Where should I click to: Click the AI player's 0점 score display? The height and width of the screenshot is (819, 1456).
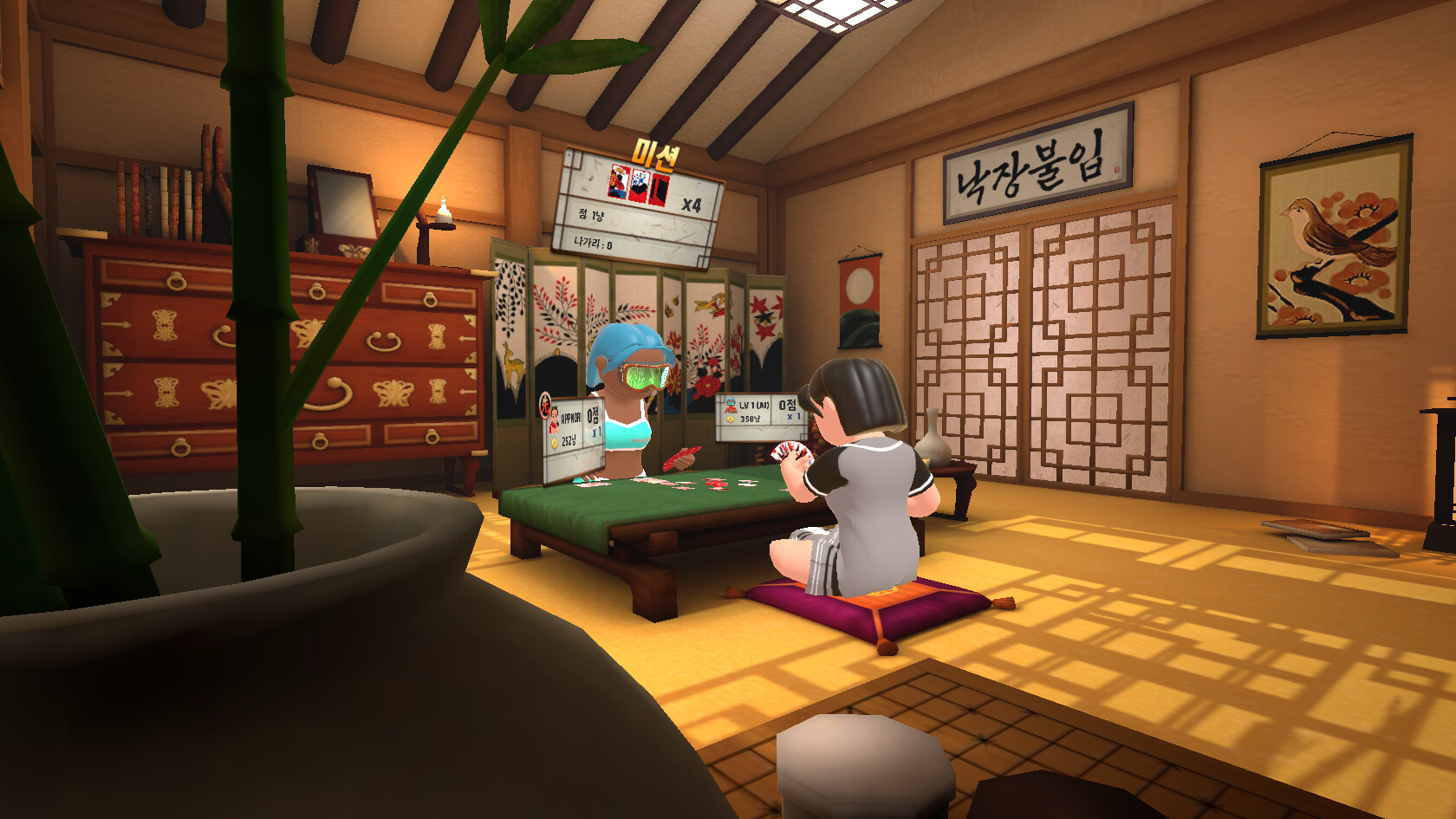pyautogui.click(x=788, y=406)
